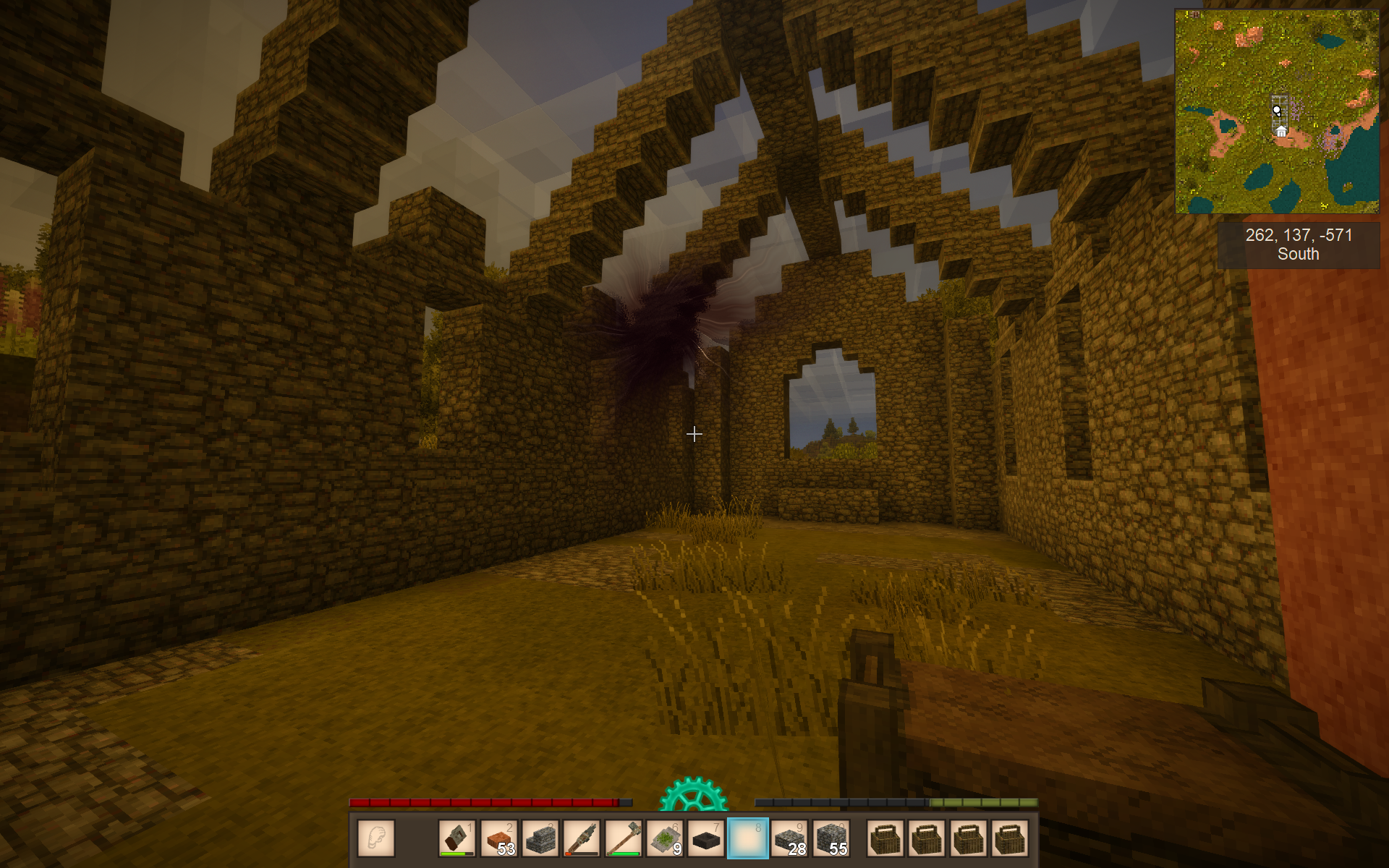Select the cobblestone stairs hotbar slot

[540, 838]
